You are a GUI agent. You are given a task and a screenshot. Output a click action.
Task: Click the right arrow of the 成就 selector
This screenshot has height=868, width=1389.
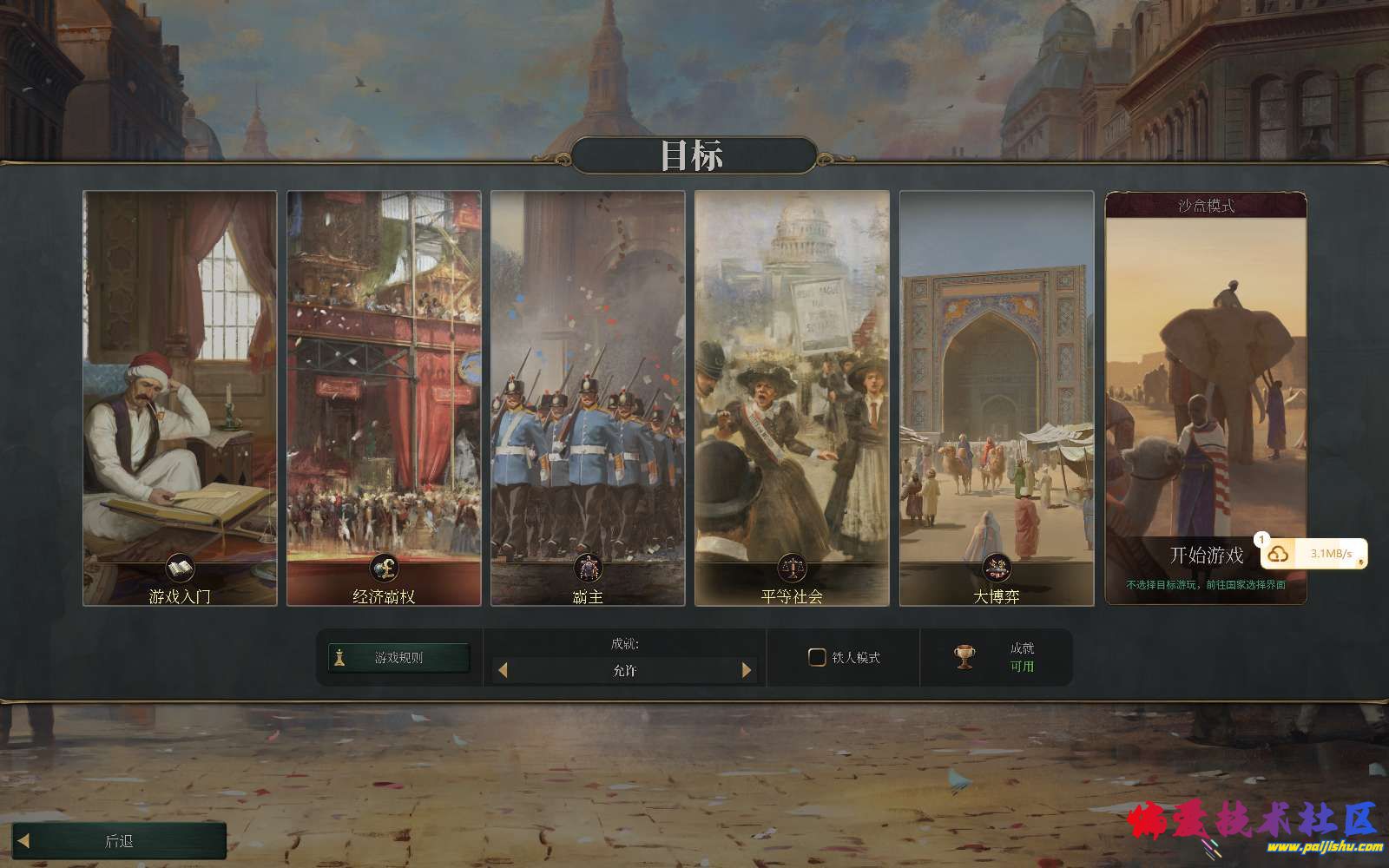tap(746, 670)
